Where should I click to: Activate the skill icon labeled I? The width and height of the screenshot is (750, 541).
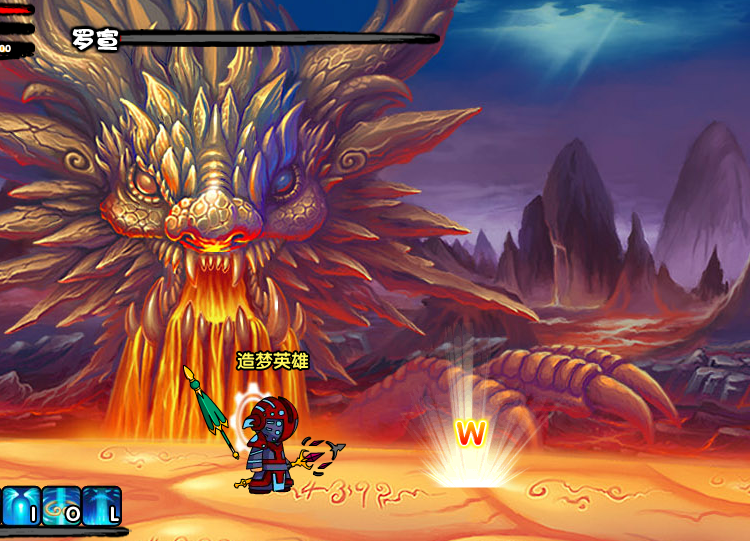point(20,506)
